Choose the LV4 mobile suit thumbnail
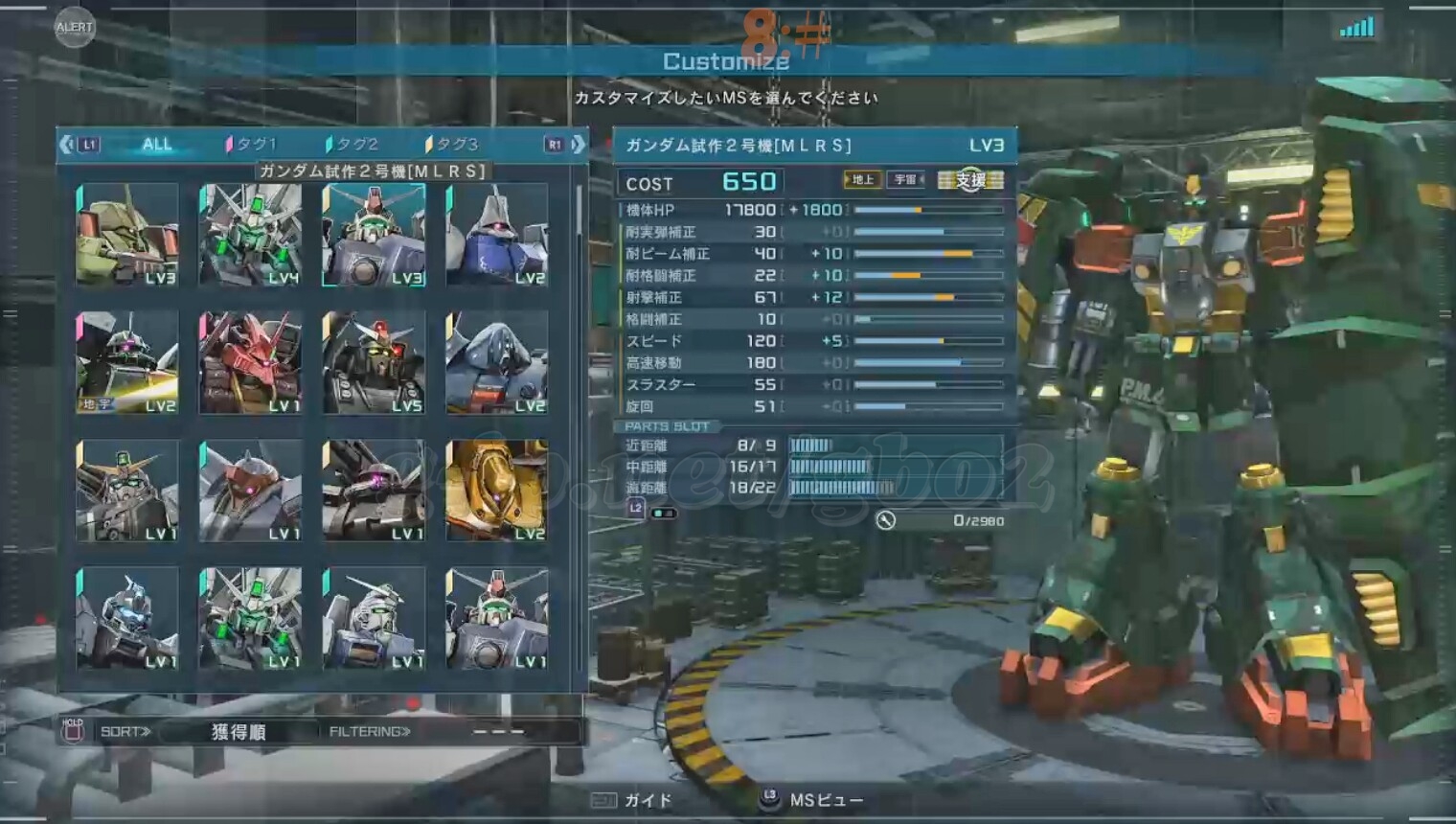 (x=250, y=236)
